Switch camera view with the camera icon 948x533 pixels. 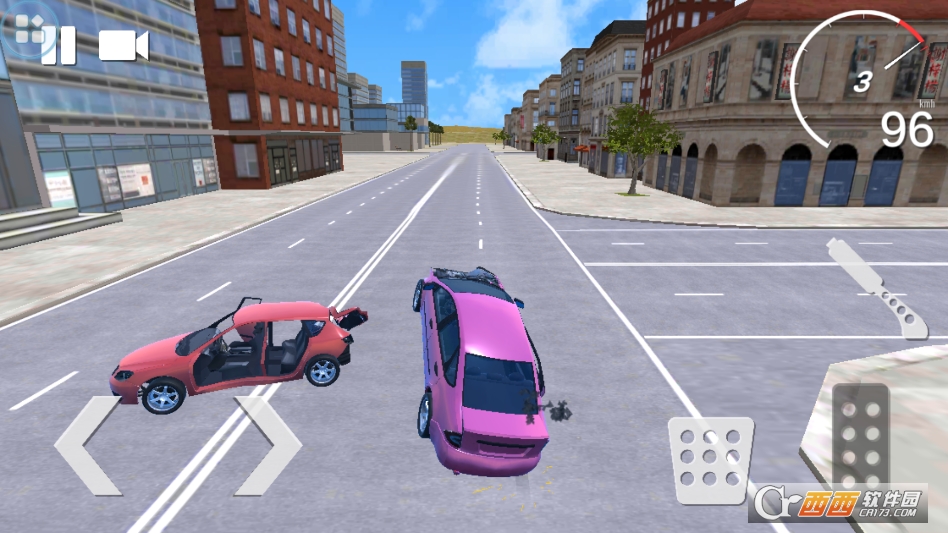coord(123,46)
